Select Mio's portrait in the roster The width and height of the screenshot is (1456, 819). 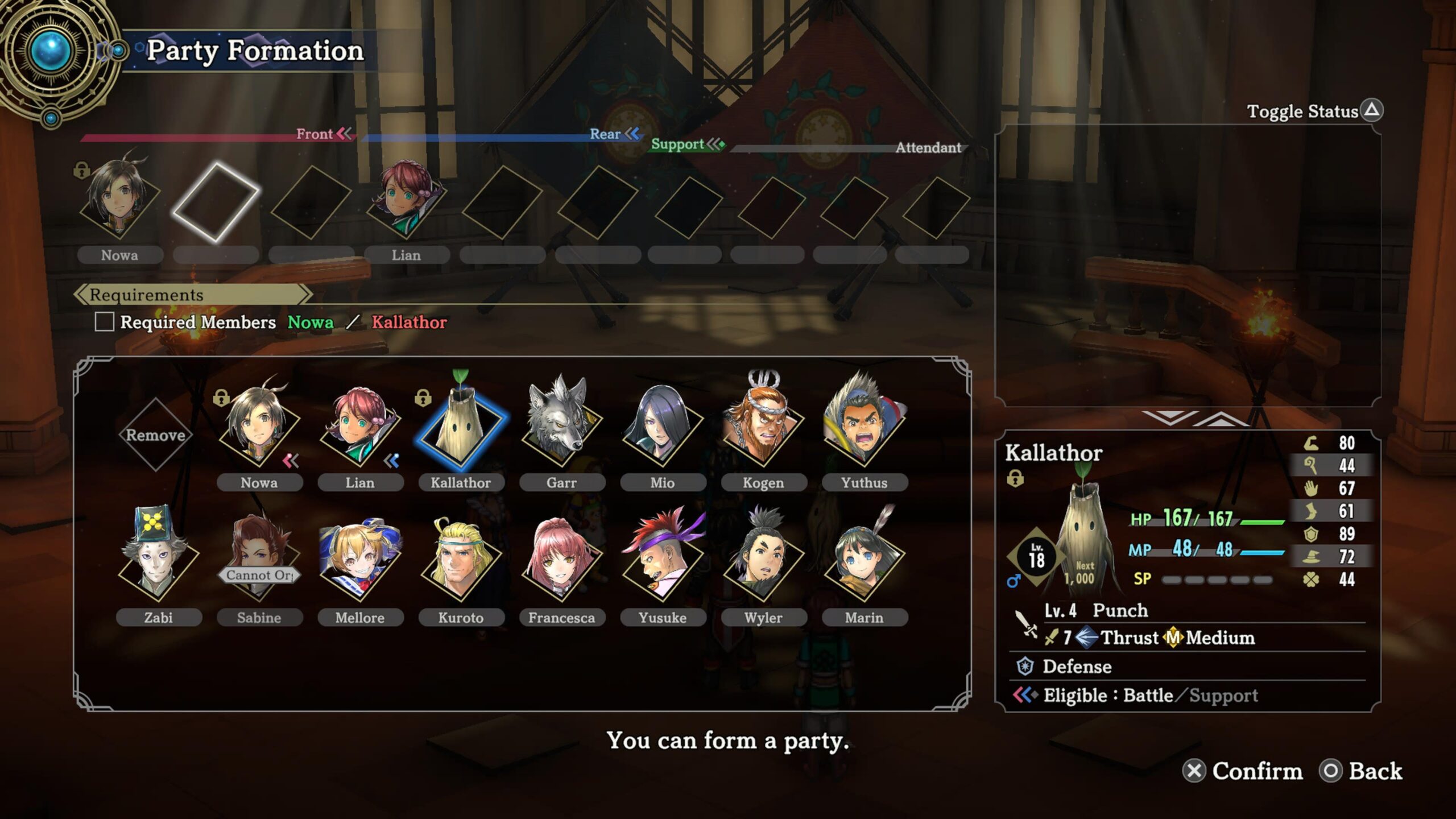point(662,428)
